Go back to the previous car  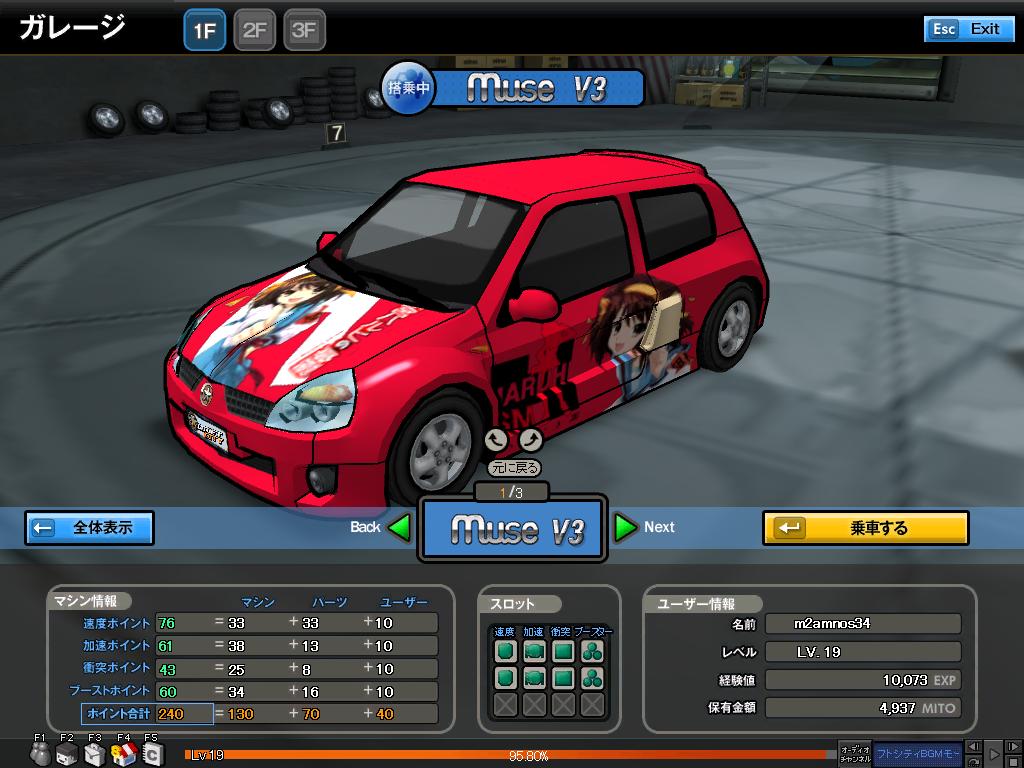pyautogui.click(x=399, y=527)
